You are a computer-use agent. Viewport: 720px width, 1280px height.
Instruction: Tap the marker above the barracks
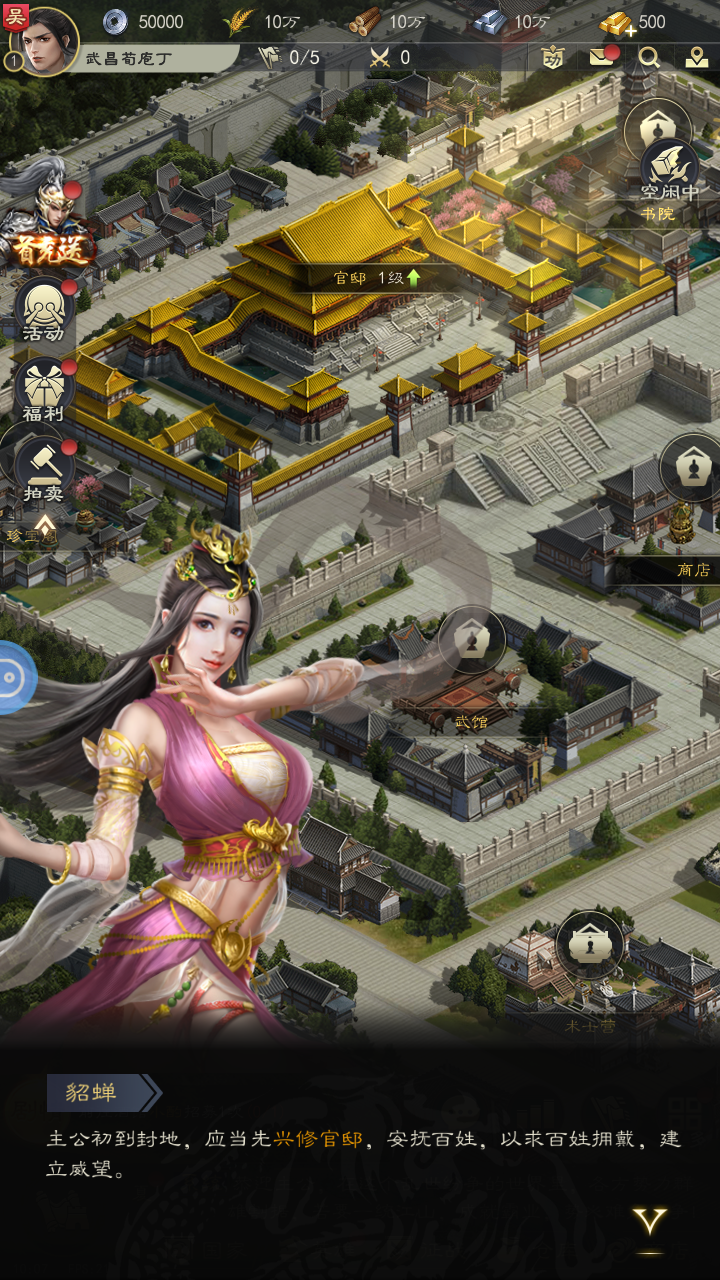tap(590, 945)
